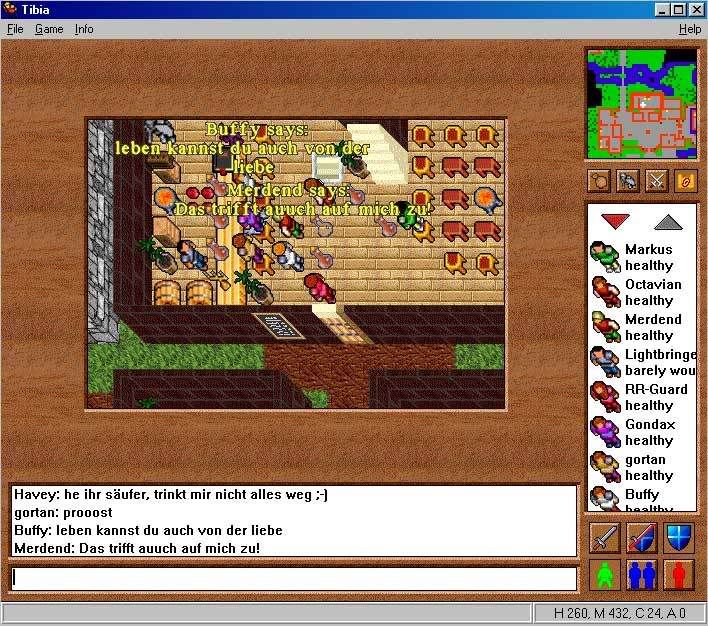Select the highlighted orange scroll icon
Image resolution: width=708 pixels, height=626 pixels.
click(685, 181)
